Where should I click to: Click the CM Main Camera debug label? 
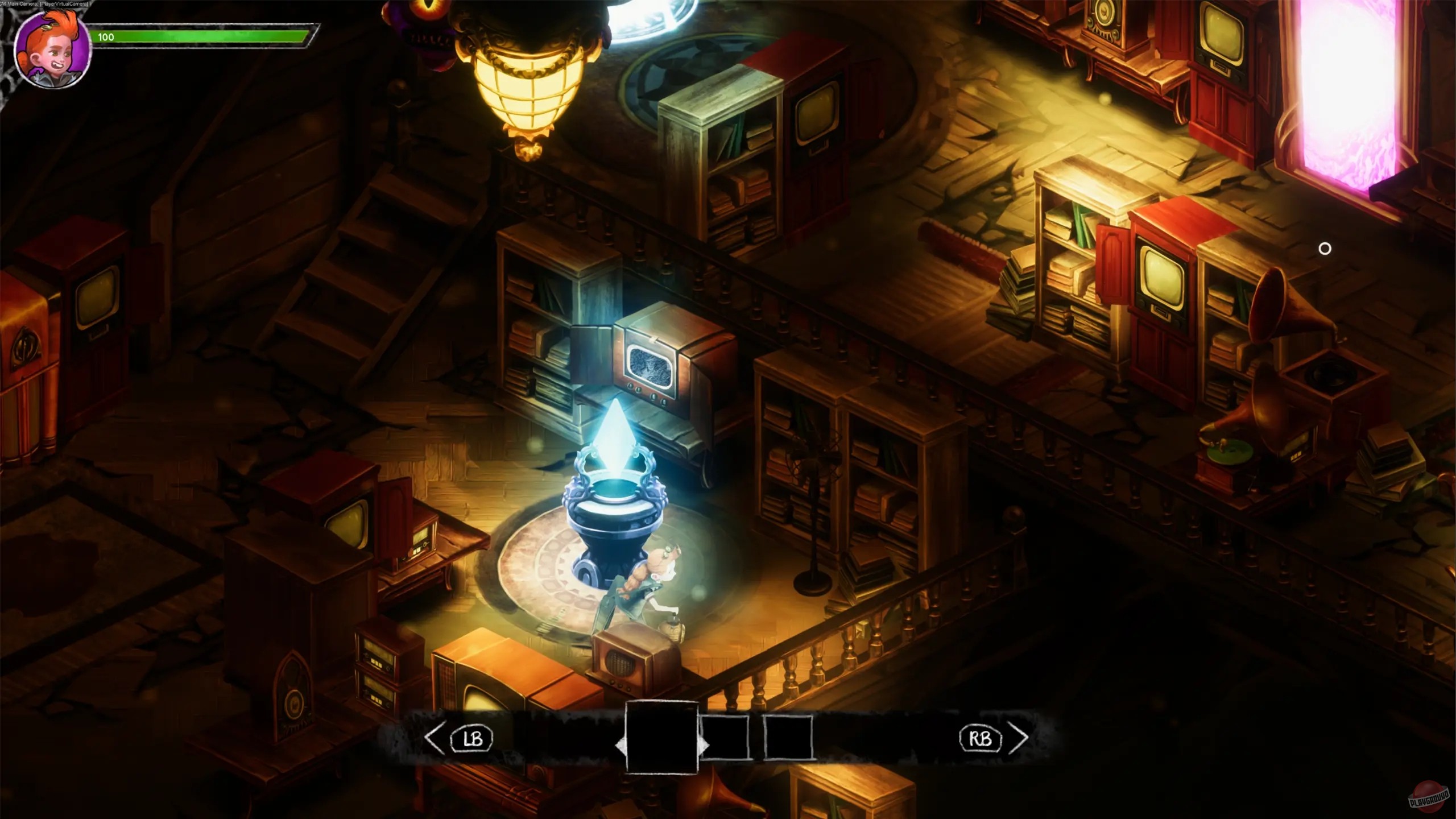click(44, 3)
